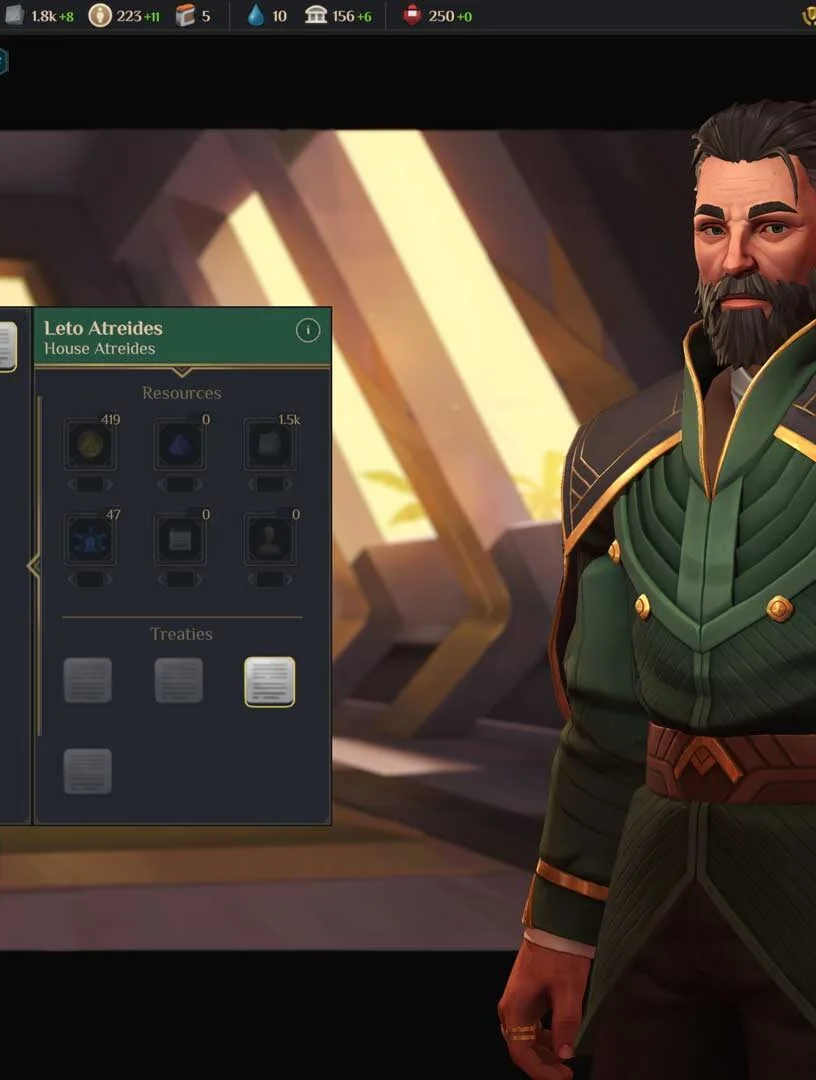Select the grey stone resource showing 1.5k
This screenshot has height=1080, width=816.
click(269, 445)
